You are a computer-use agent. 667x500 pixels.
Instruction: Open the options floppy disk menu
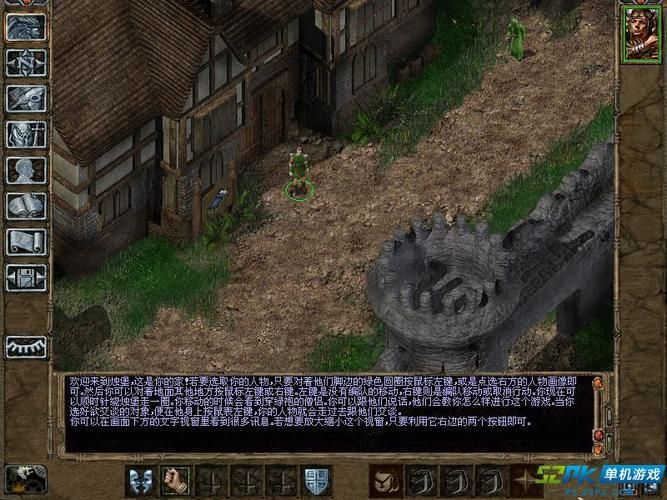coord(26,277)
